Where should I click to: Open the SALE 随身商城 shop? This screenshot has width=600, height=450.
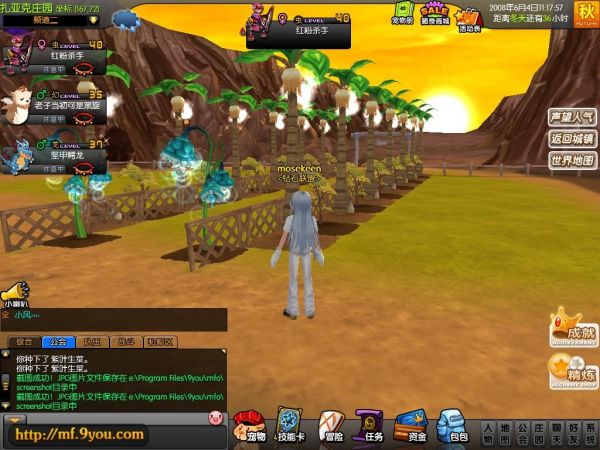tap(435, 13)
